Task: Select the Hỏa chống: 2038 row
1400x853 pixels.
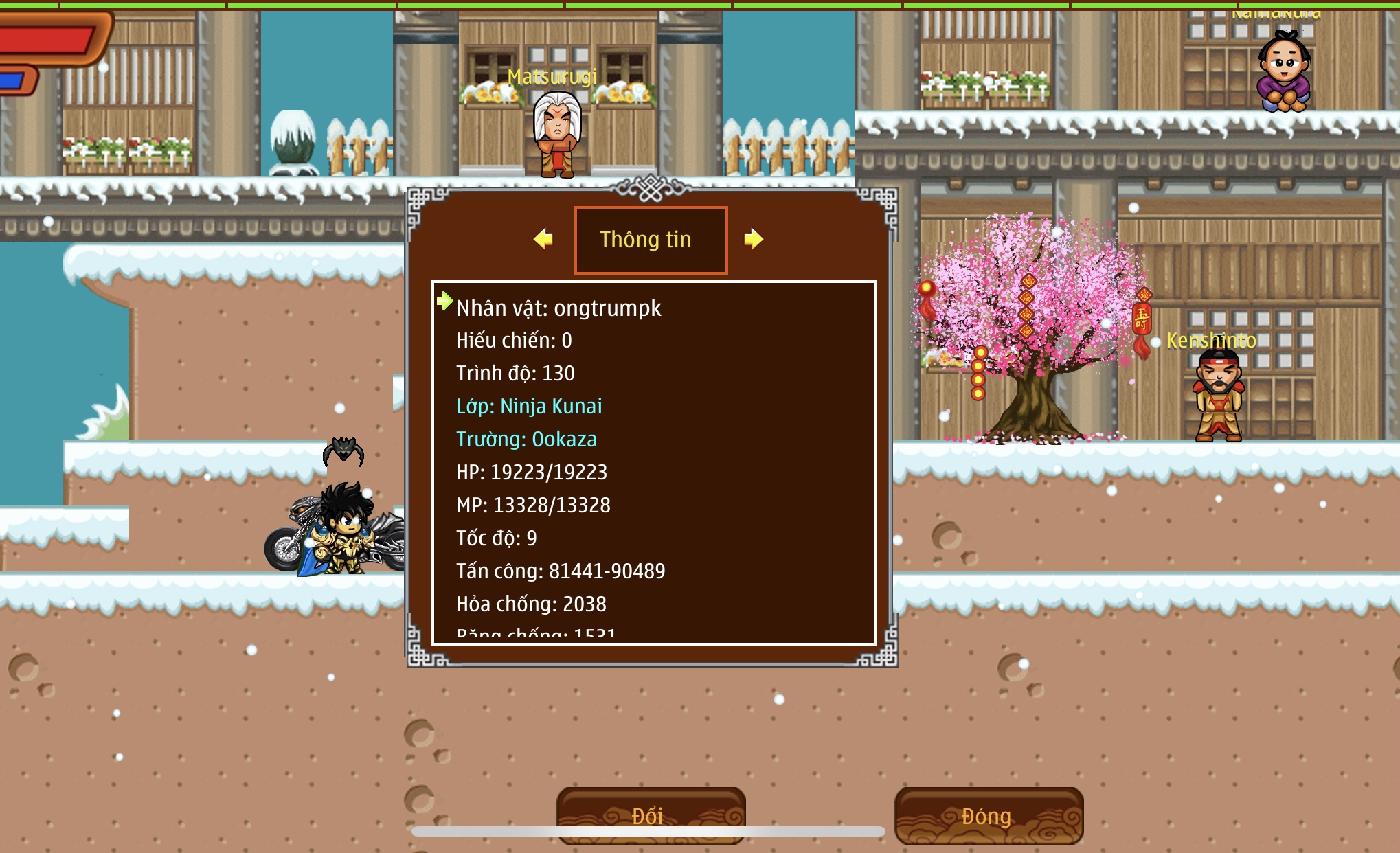Action: tap(531, 604)
